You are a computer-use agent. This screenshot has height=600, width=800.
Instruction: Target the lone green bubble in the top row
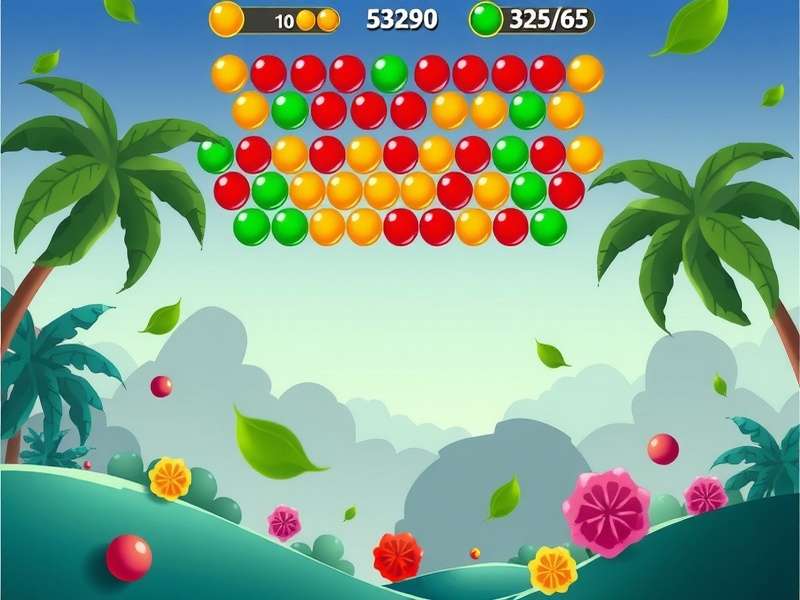click(389, 74)
